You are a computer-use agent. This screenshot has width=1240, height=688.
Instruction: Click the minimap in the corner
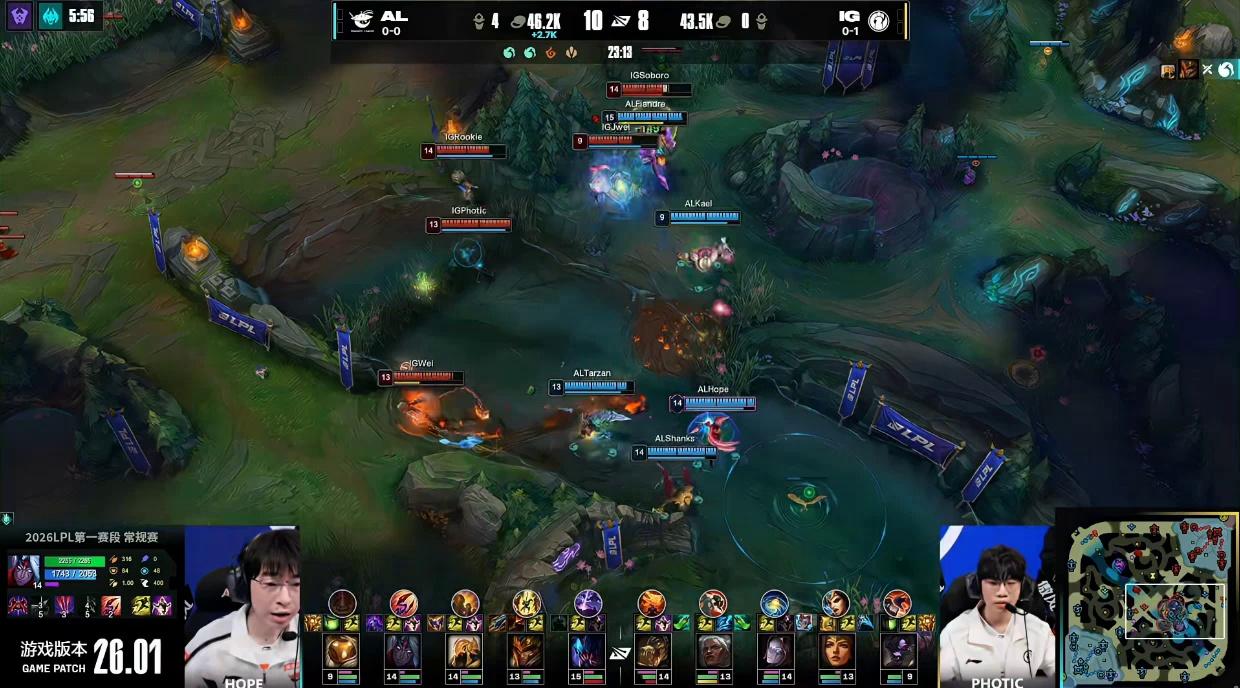[x=1150, y=600]
